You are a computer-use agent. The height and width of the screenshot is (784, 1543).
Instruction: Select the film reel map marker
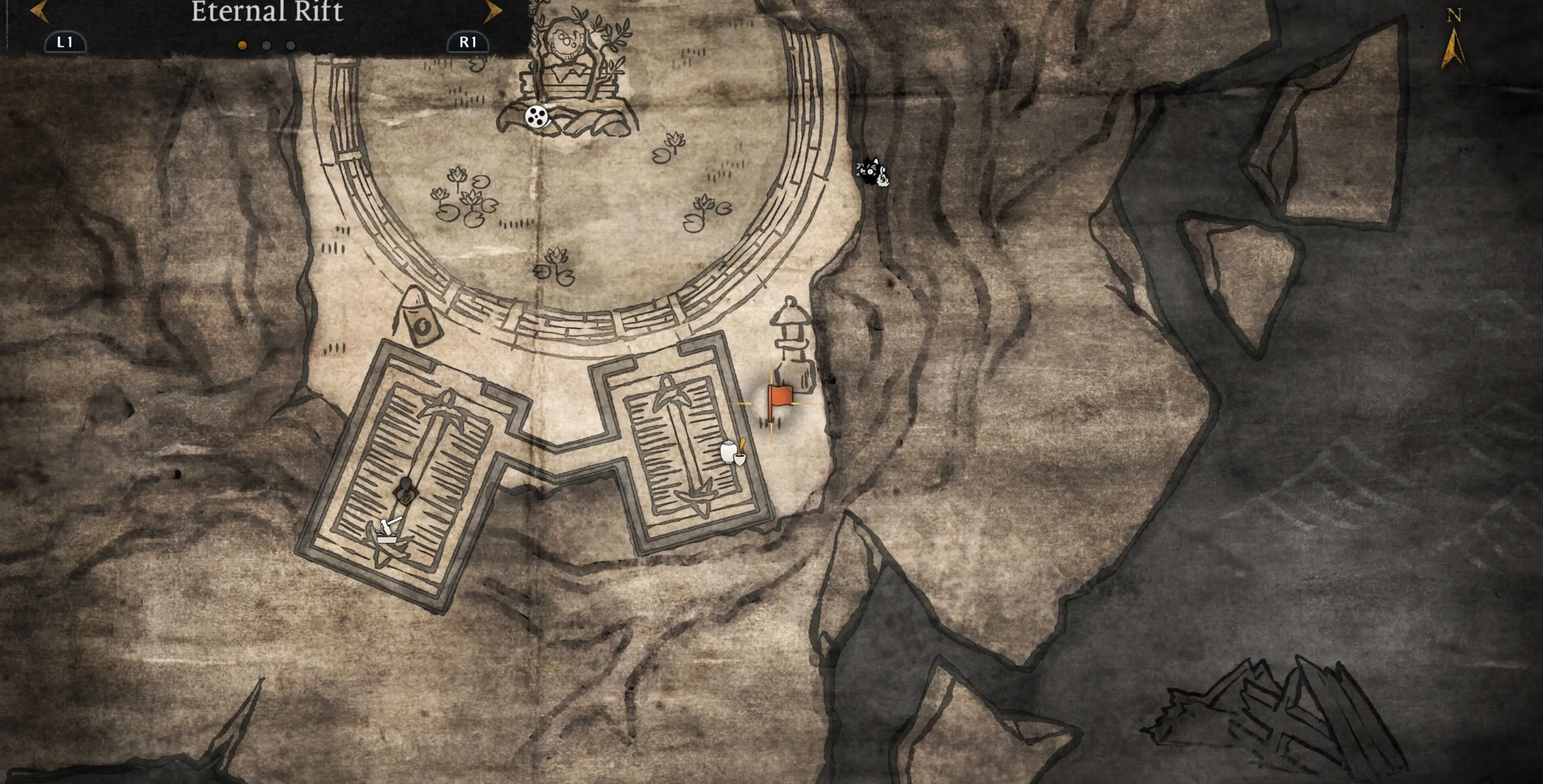(536, 117)
